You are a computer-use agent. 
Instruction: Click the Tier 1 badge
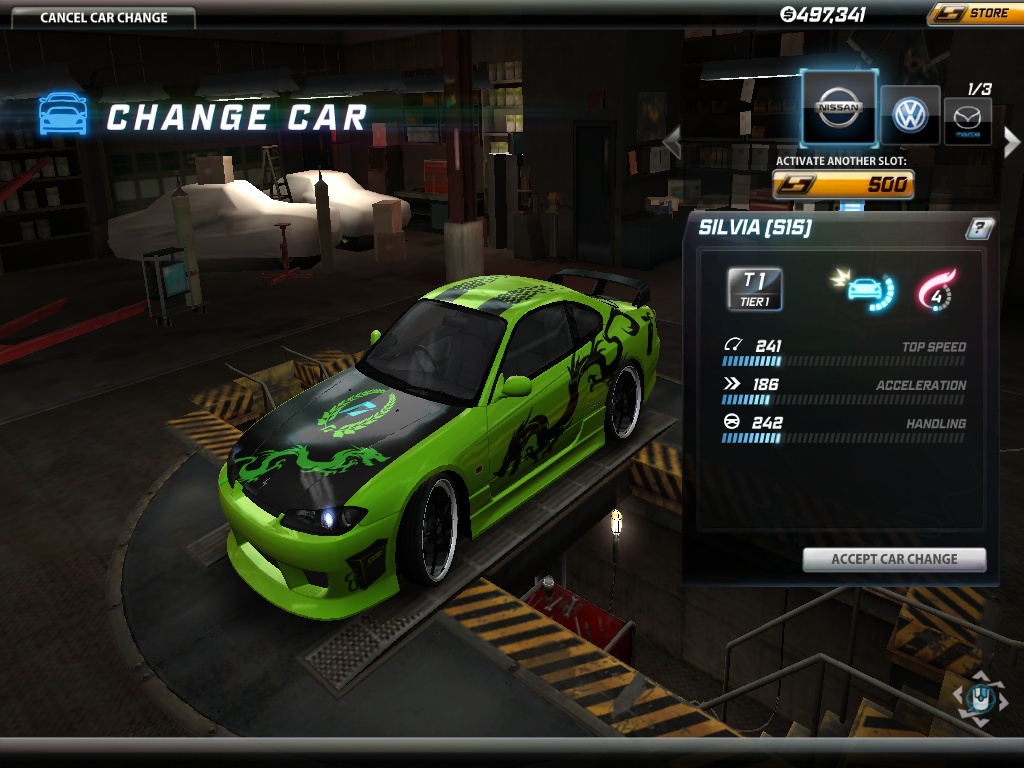pos(755,288)
